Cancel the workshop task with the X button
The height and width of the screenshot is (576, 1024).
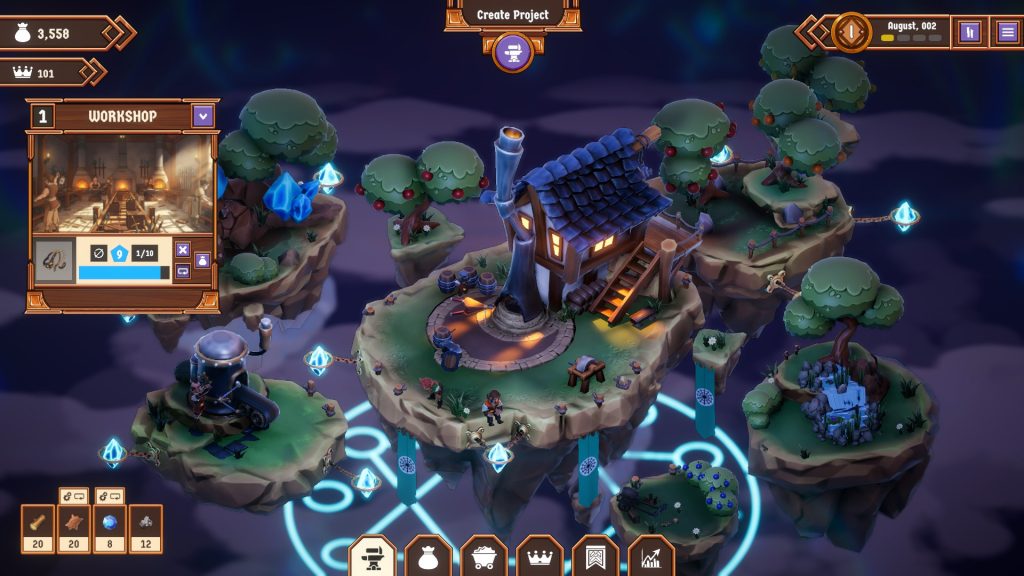pyautogui.click(x=183, y=250)
